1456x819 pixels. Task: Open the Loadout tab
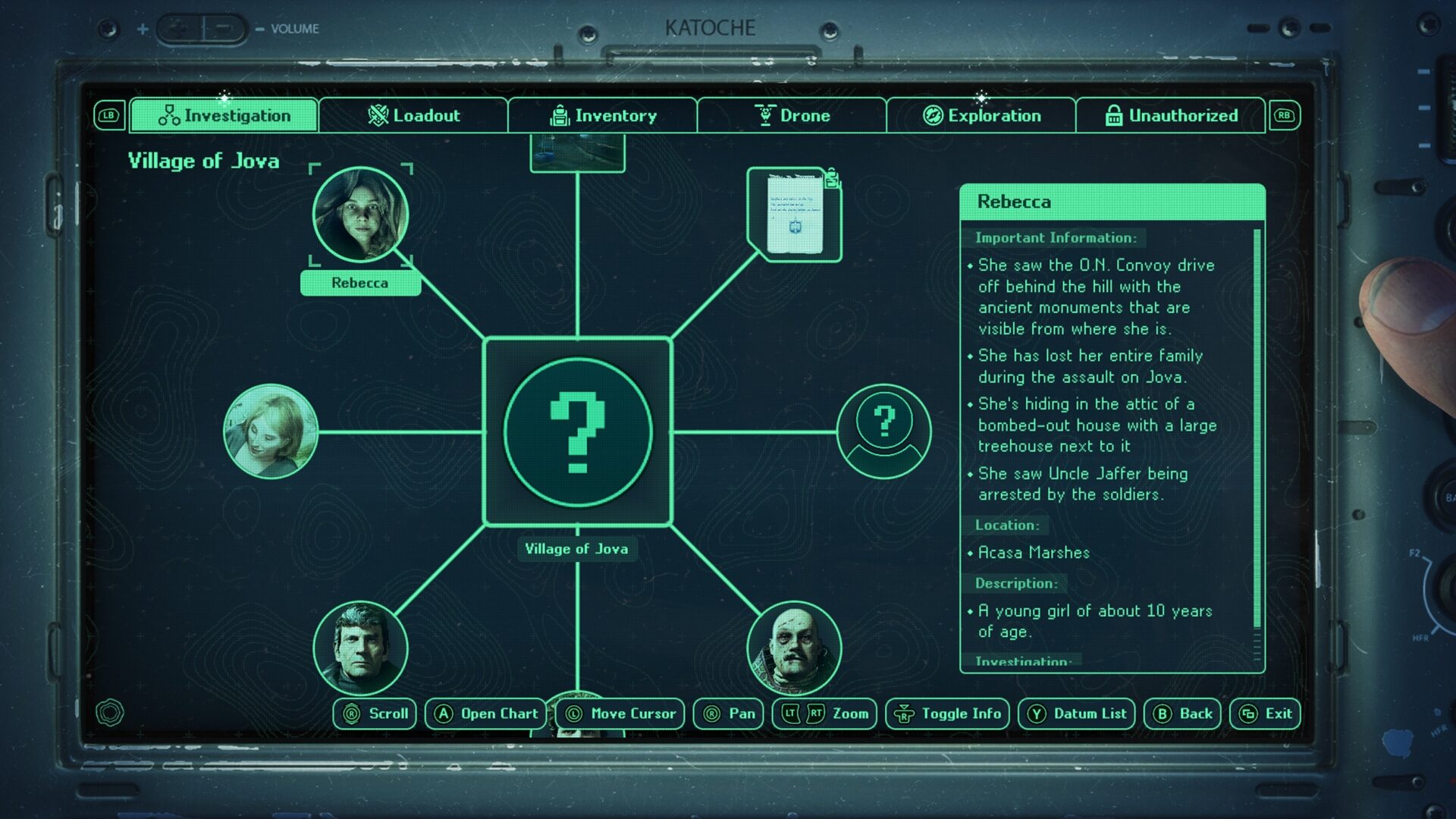coord(413,115)
